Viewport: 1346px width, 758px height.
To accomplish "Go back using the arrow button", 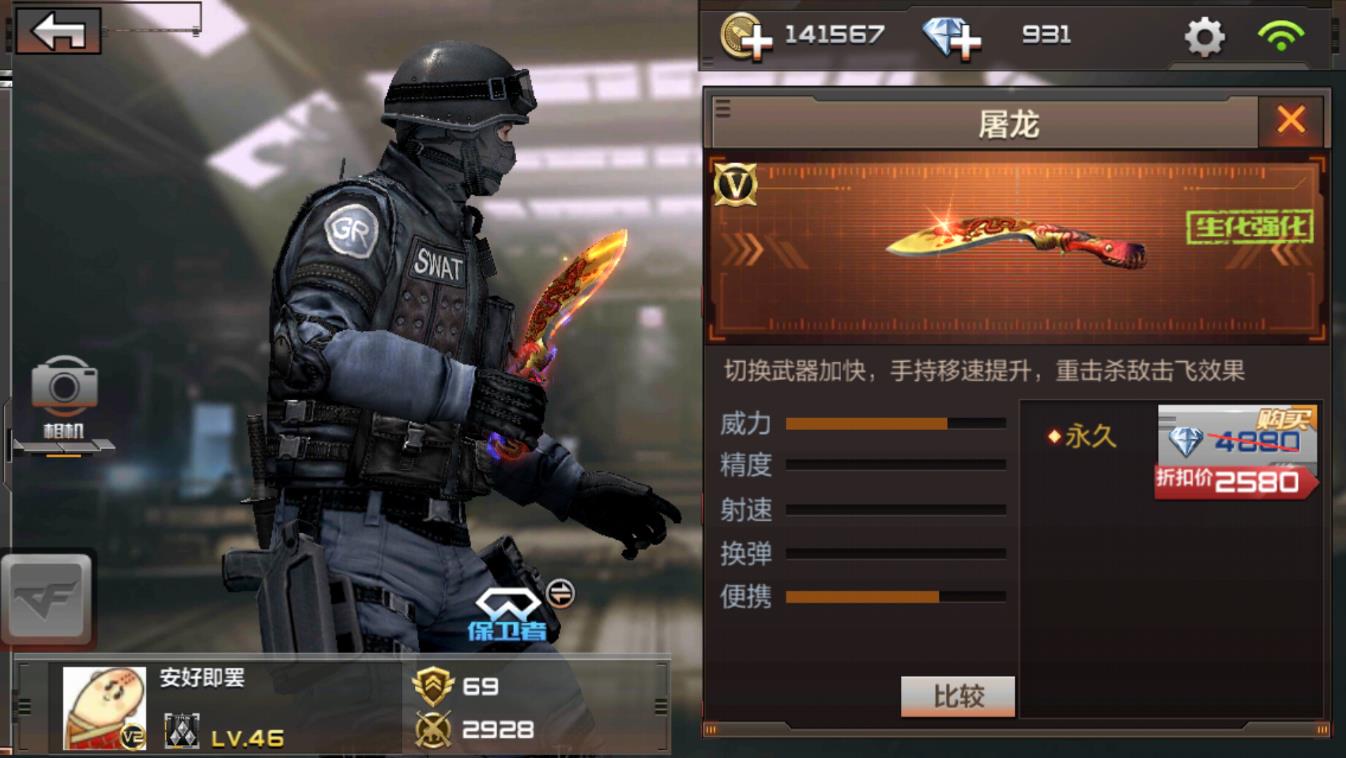I will point(58,31).
